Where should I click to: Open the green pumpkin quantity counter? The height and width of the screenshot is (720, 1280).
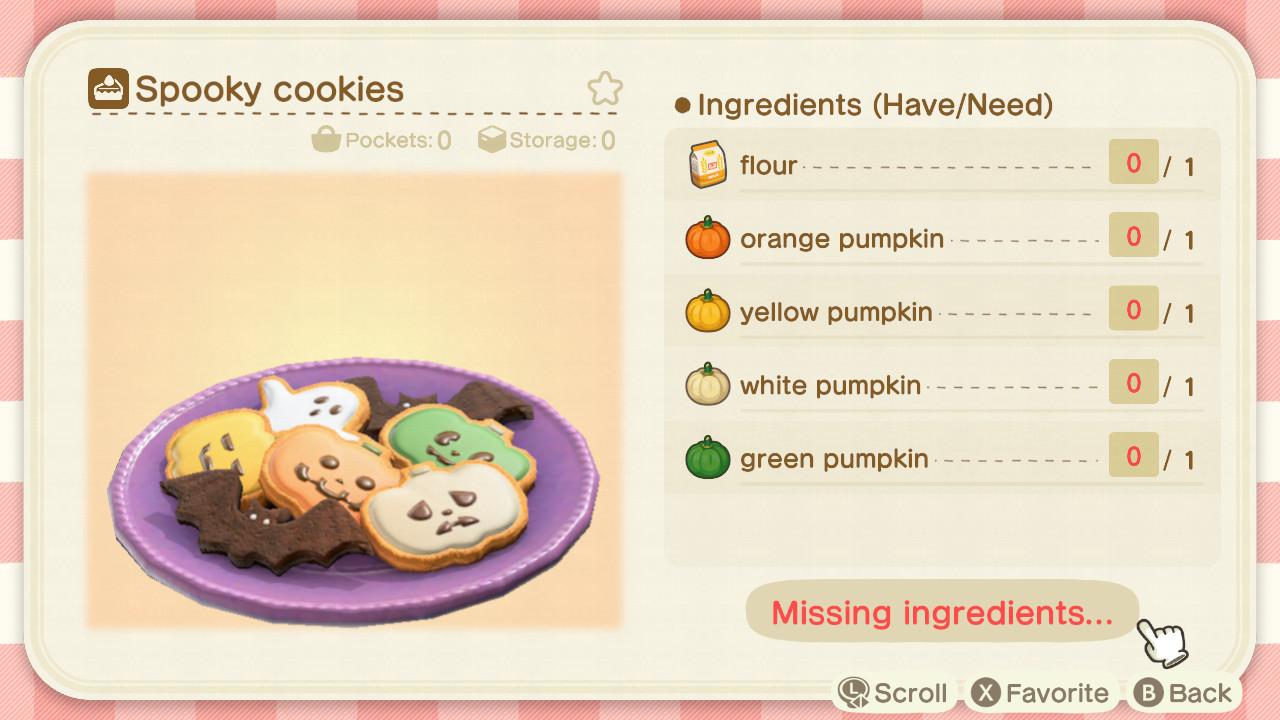[x=1131, y=456]
